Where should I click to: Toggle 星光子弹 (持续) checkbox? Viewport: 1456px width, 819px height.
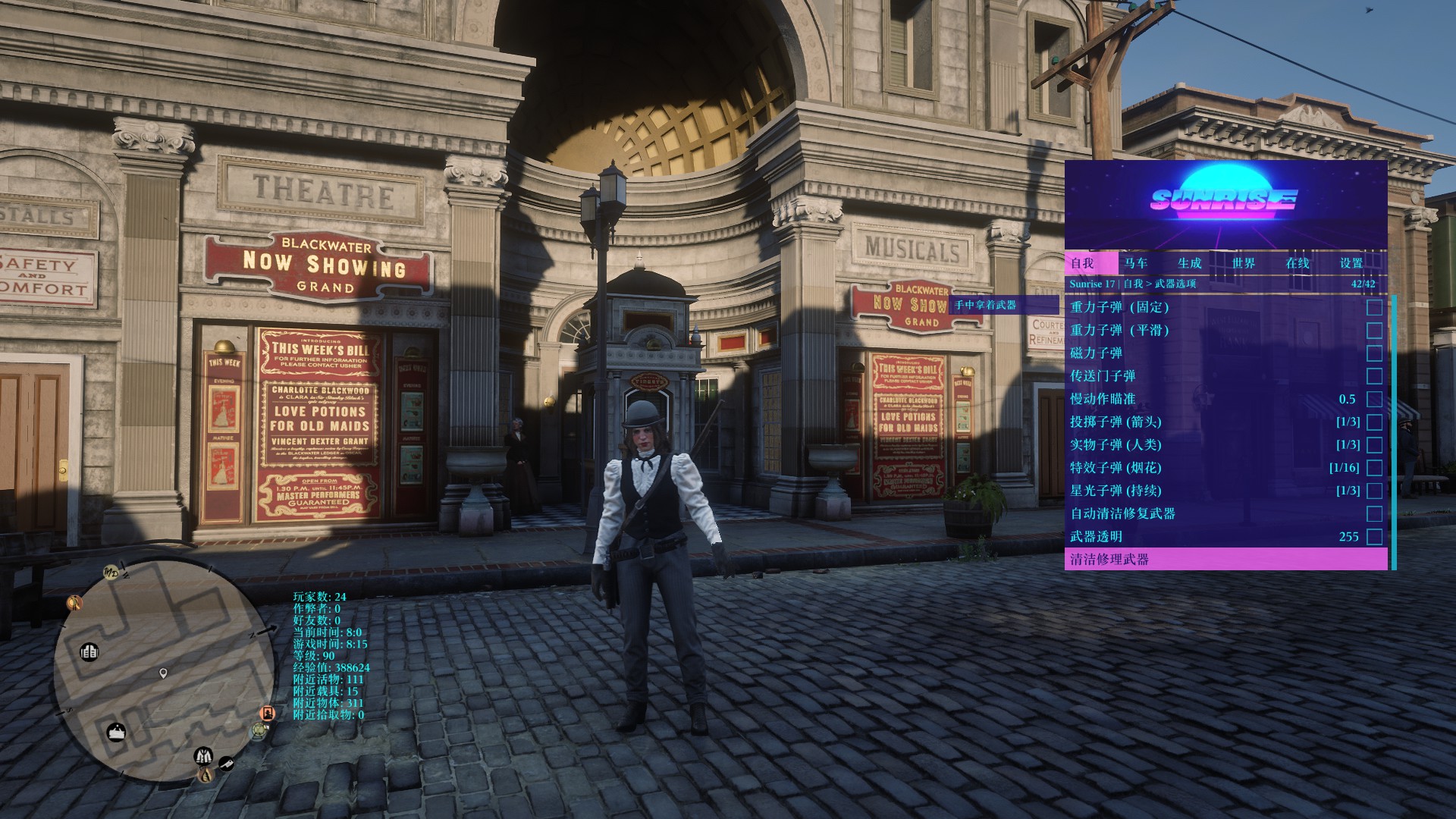[x=1374, y=491]
